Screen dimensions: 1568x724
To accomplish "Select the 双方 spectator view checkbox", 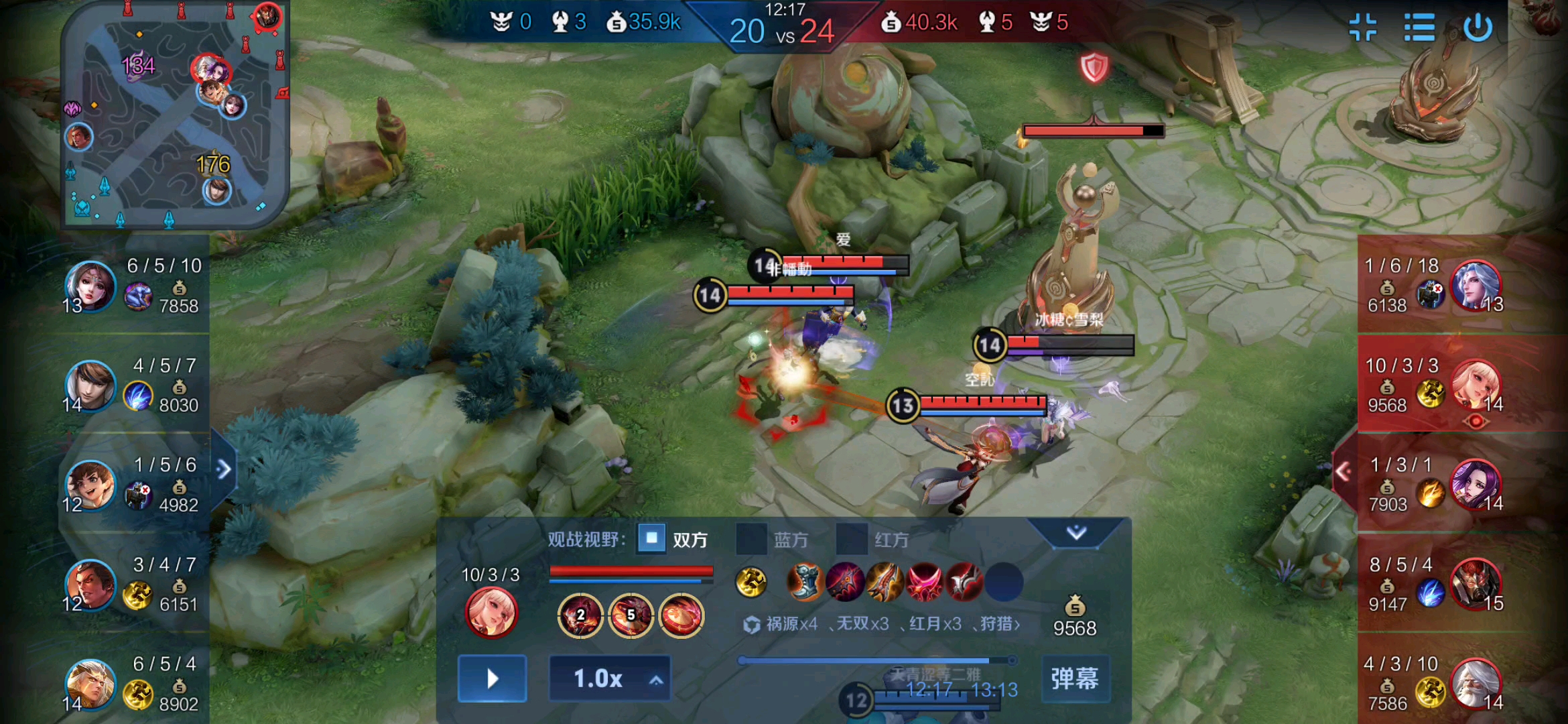I will click(651, 538).
